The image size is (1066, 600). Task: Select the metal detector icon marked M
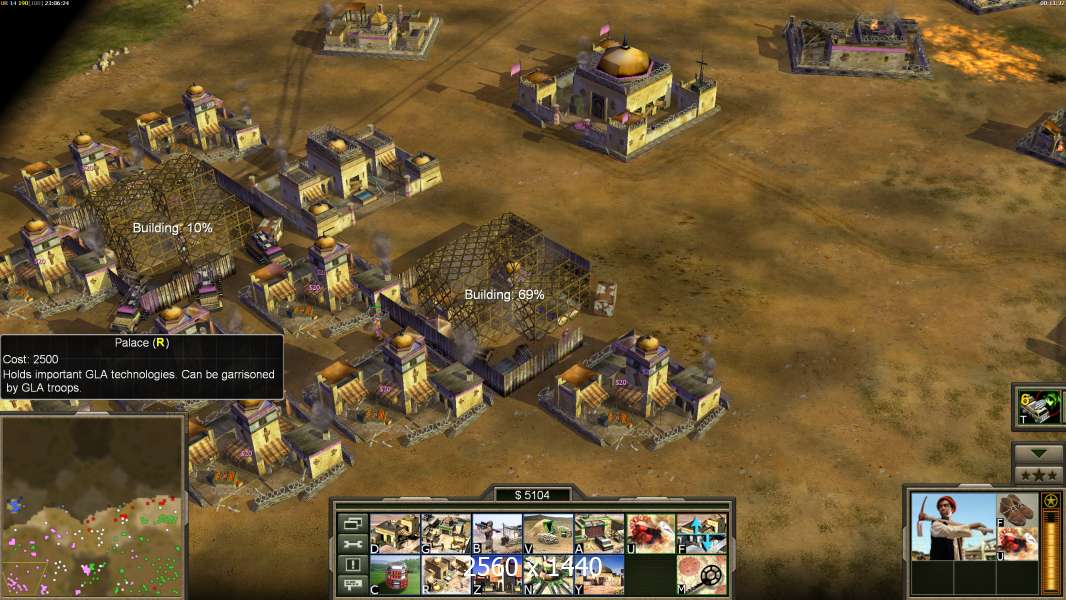[x=702, y=573]
